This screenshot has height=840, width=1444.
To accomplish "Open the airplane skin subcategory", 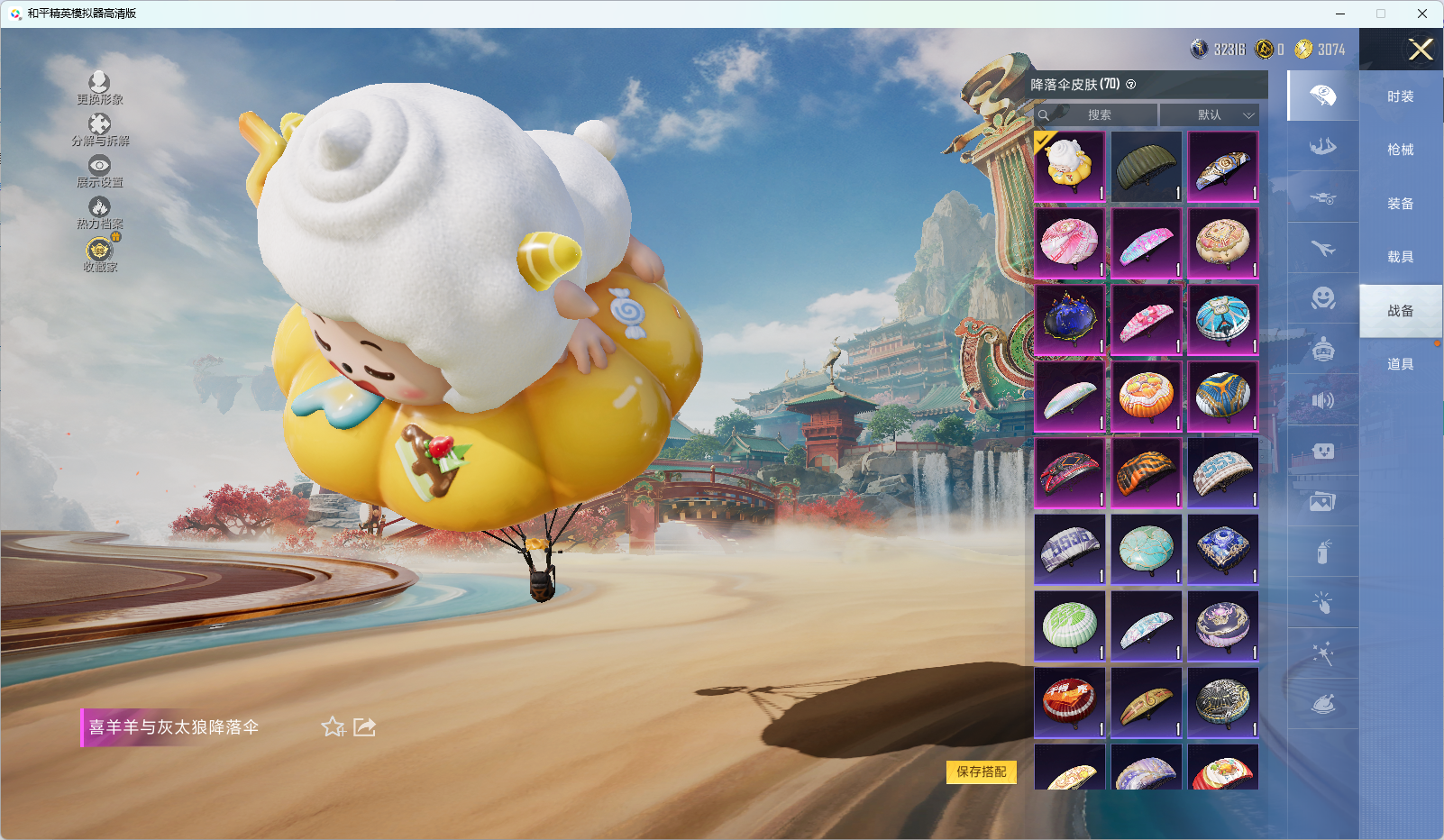I will 1322,248.
